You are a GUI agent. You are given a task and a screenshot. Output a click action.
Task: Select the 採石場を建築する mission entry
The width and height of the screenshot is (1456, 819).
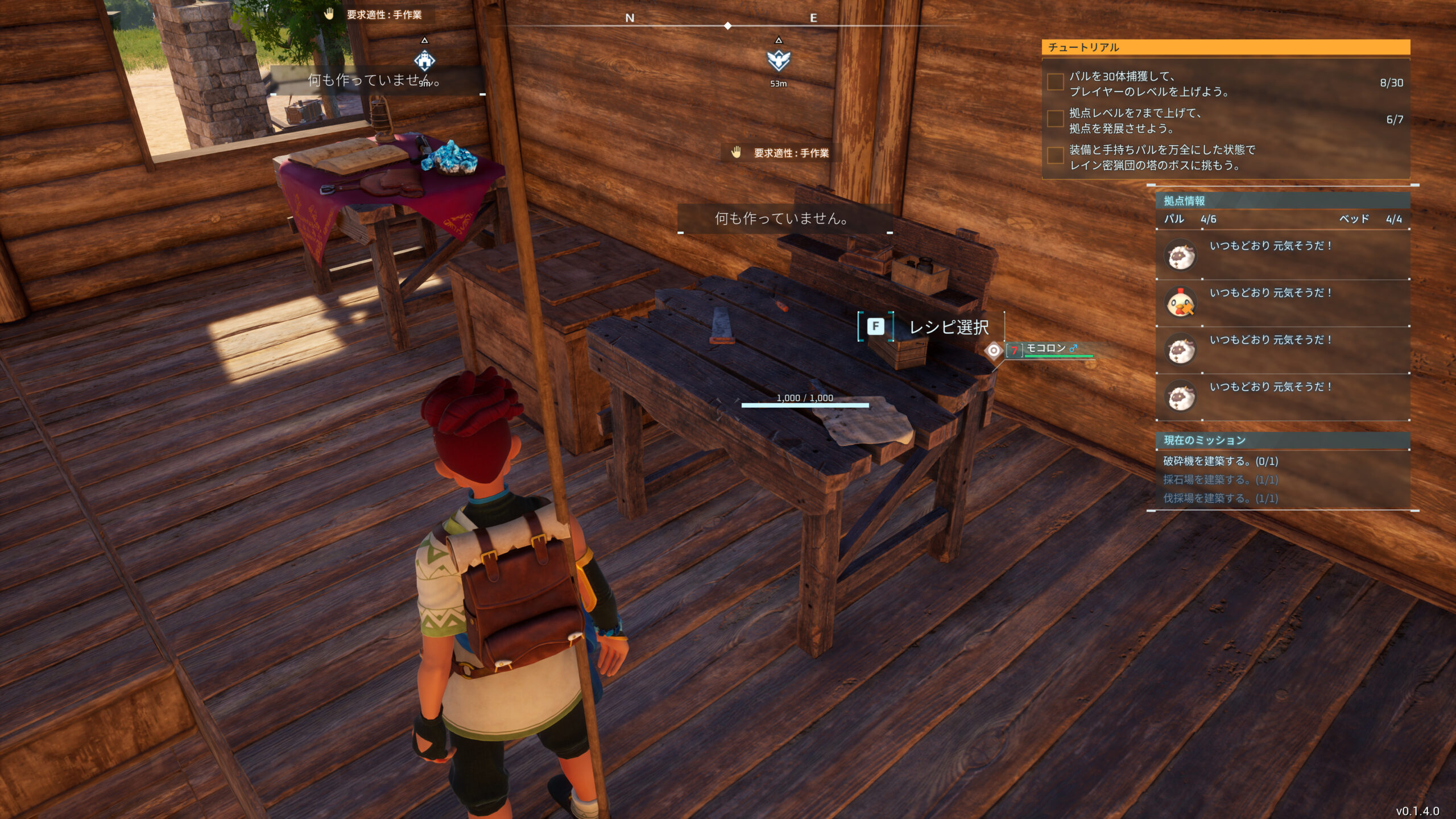[x=1221, y=480]
